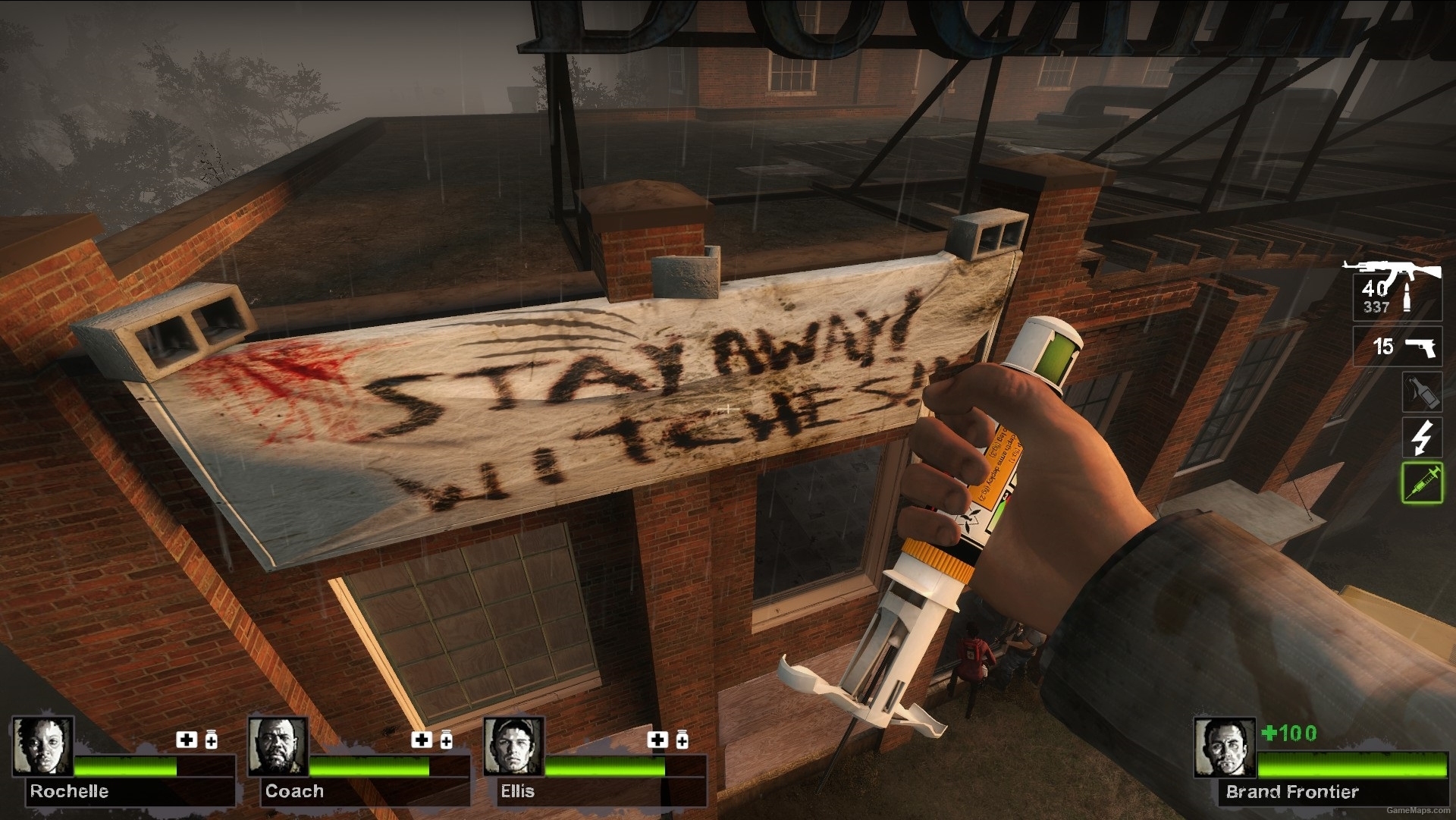
Task: Click the Coach name label
Action: point(296,792)
